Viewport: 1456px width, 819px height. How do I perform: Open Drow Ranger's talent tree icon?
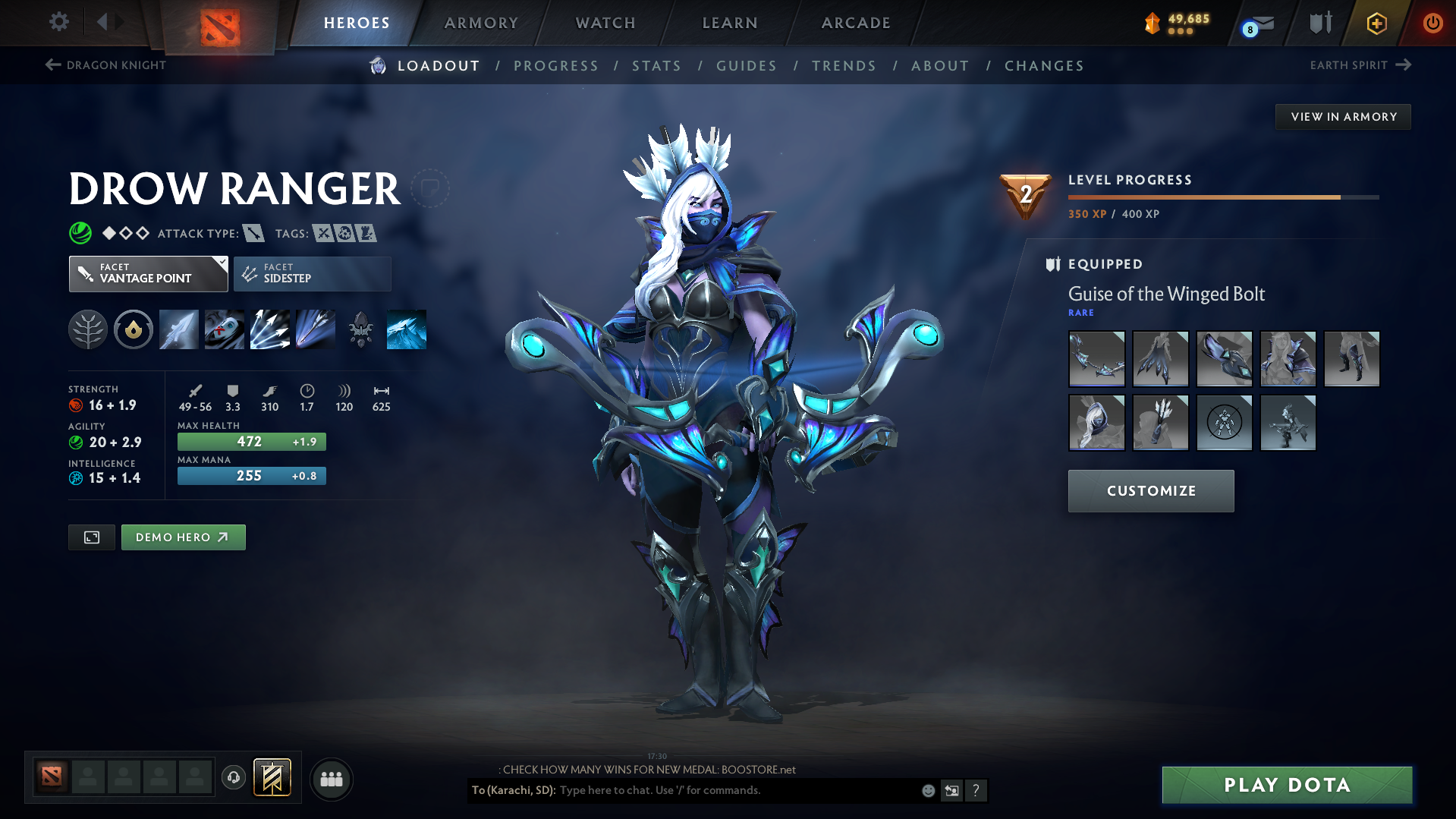[88, 329]
